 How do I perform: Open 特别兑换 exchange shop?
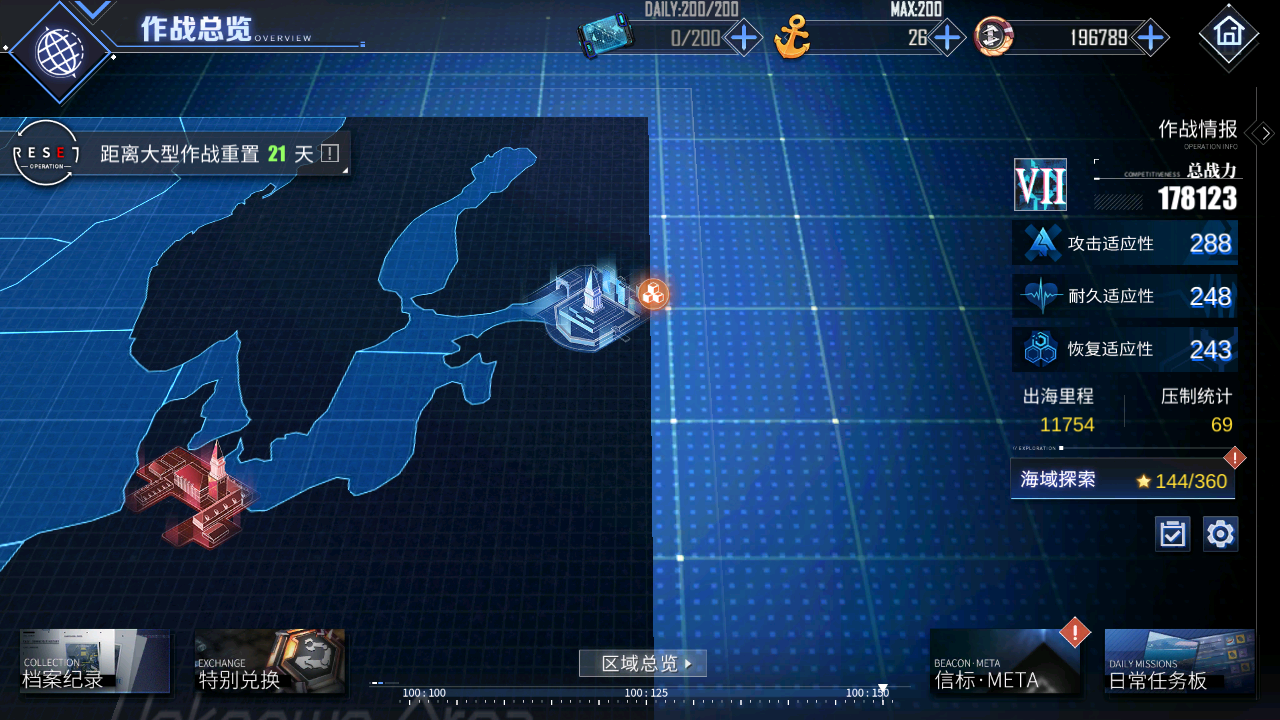[x=270, y=662]
